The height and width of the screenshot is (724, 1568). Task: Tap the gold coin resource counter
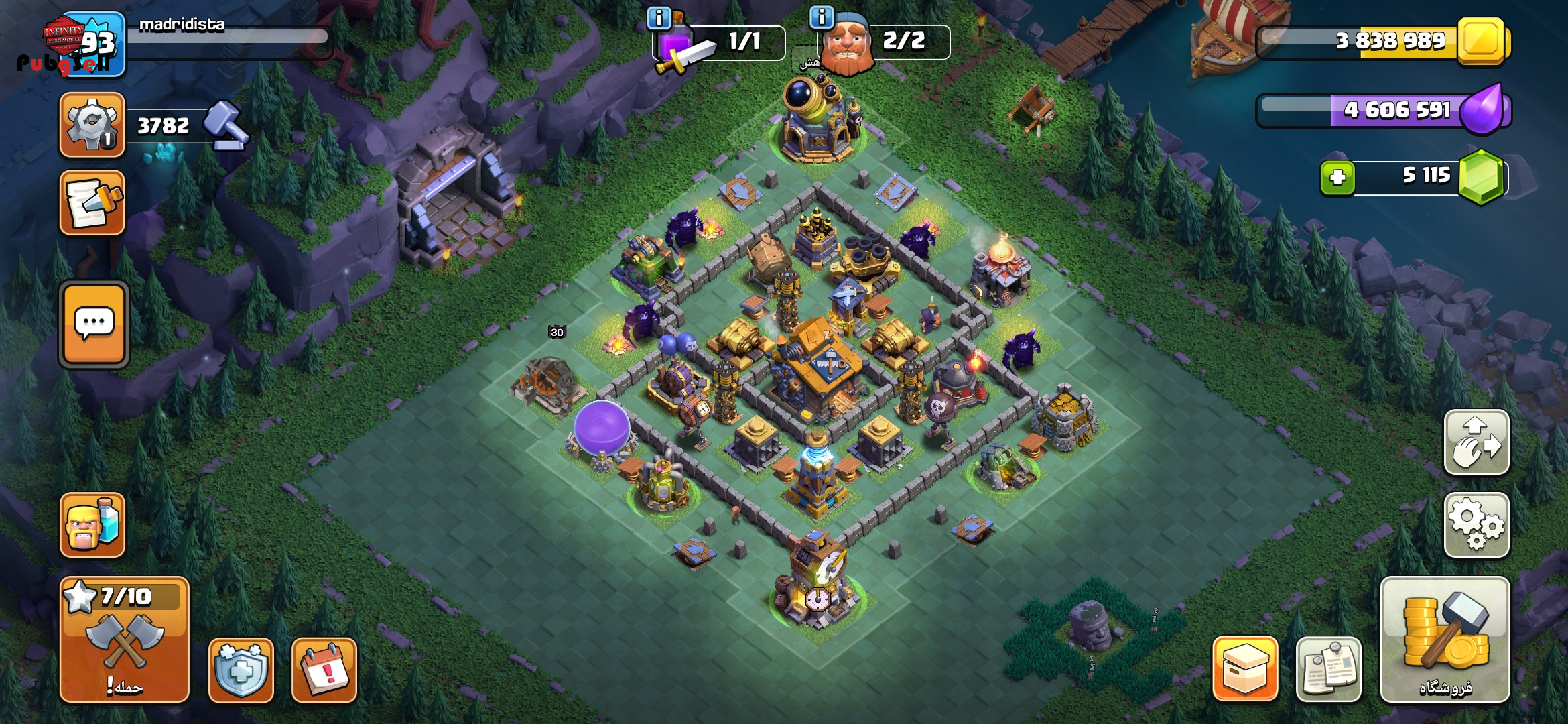1384,42
